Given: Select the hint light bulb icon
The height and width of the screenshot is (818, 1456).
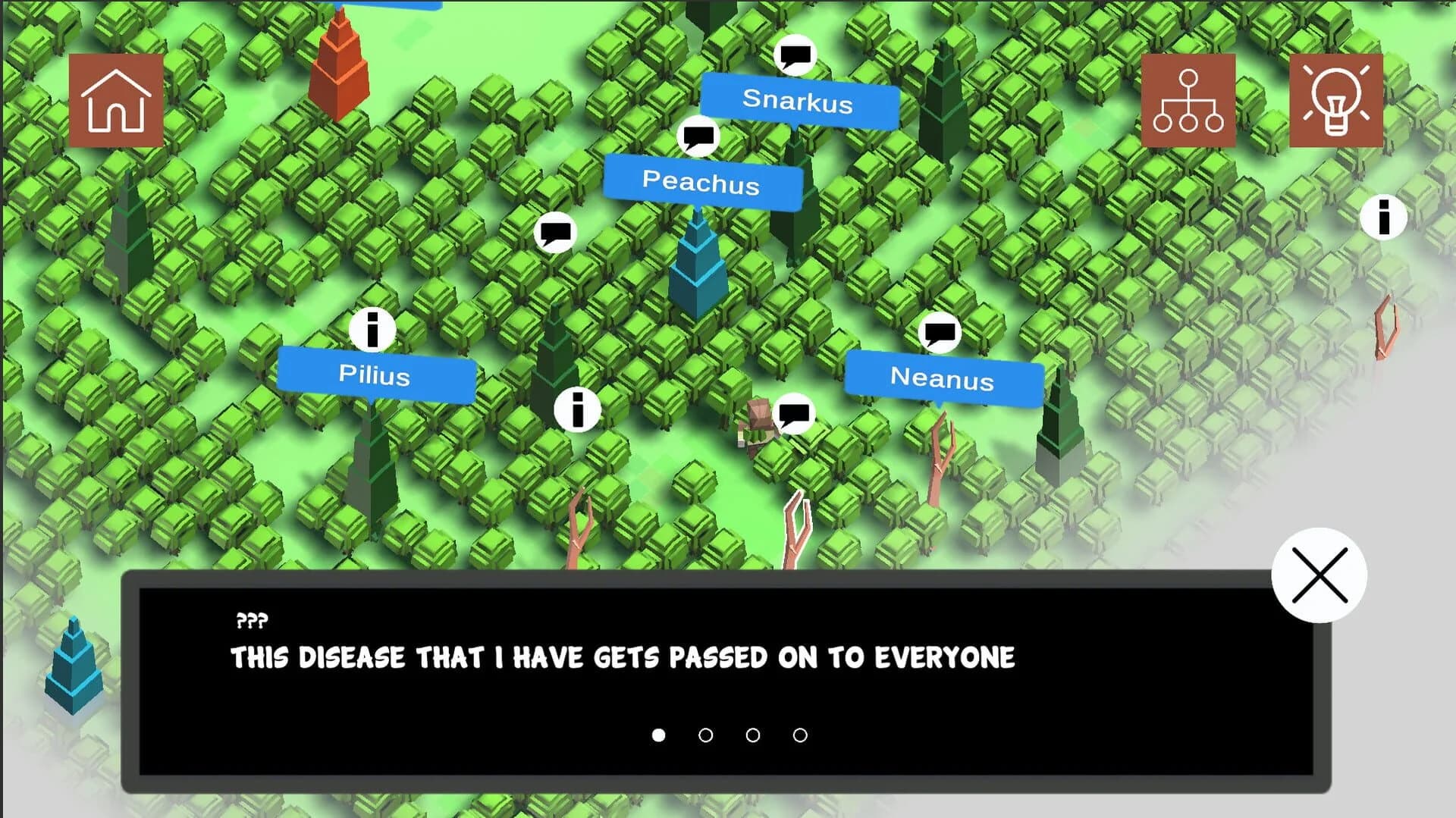Looking at the screenshot, I should click(1337, 102).
